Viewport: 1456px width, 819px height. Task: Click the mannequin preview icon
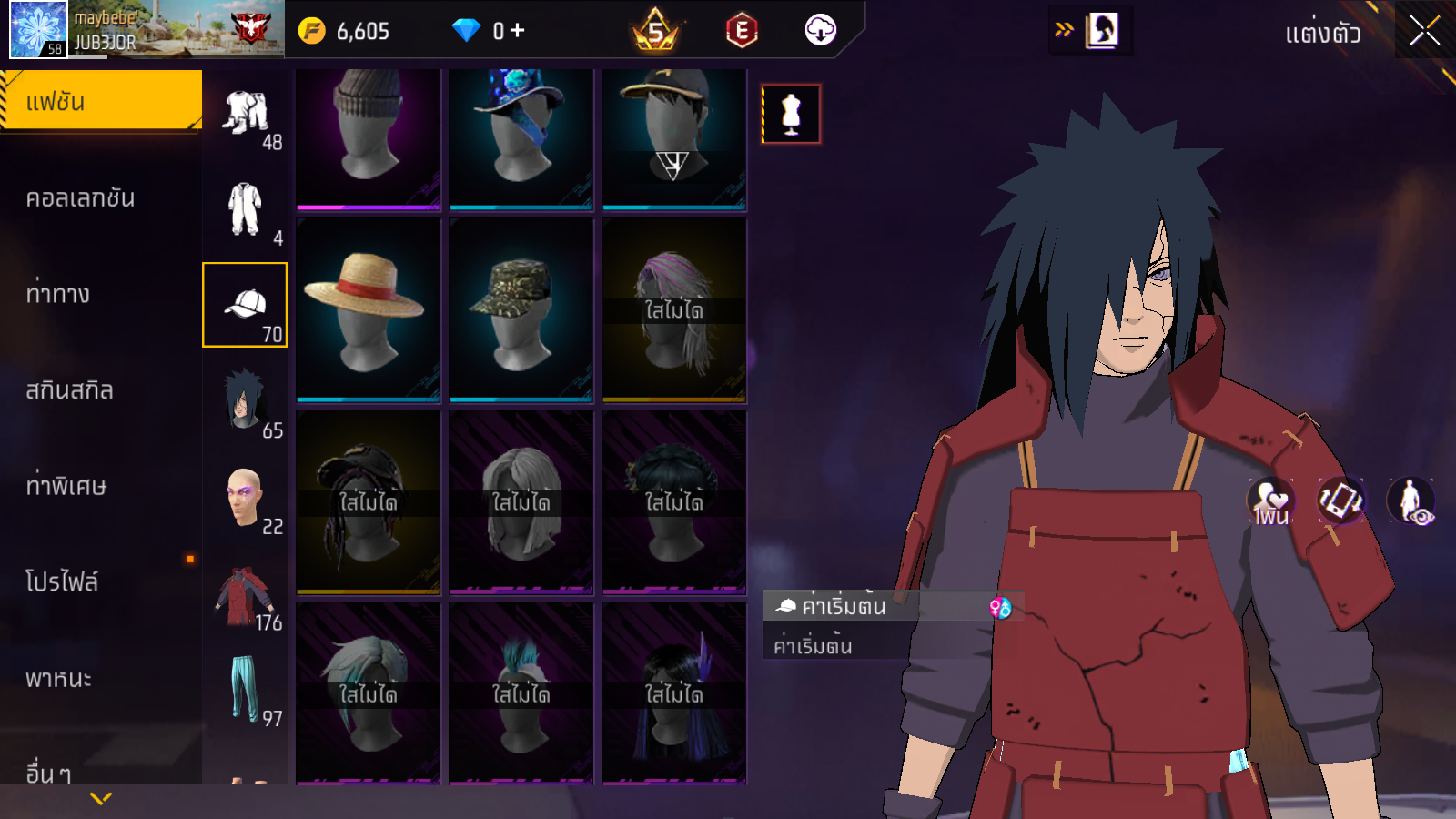point(791,115)
